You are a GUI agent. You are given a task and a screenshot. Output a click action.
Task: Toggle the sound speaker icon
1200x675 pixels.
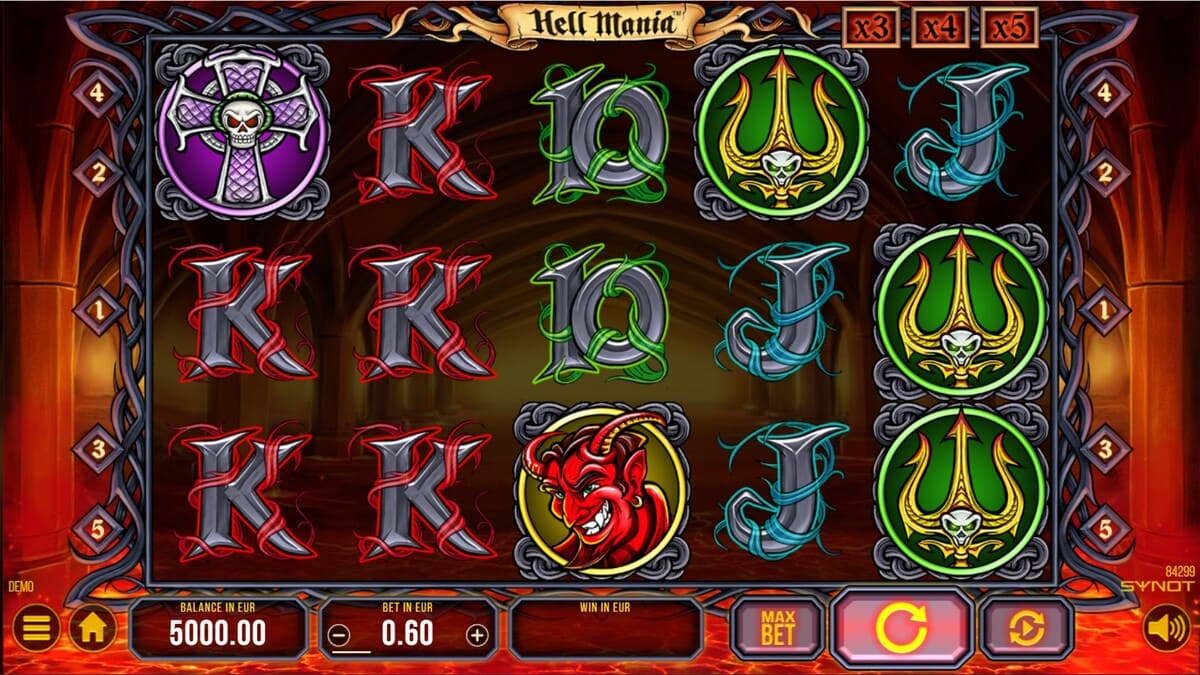click(x=1166, y=629)
